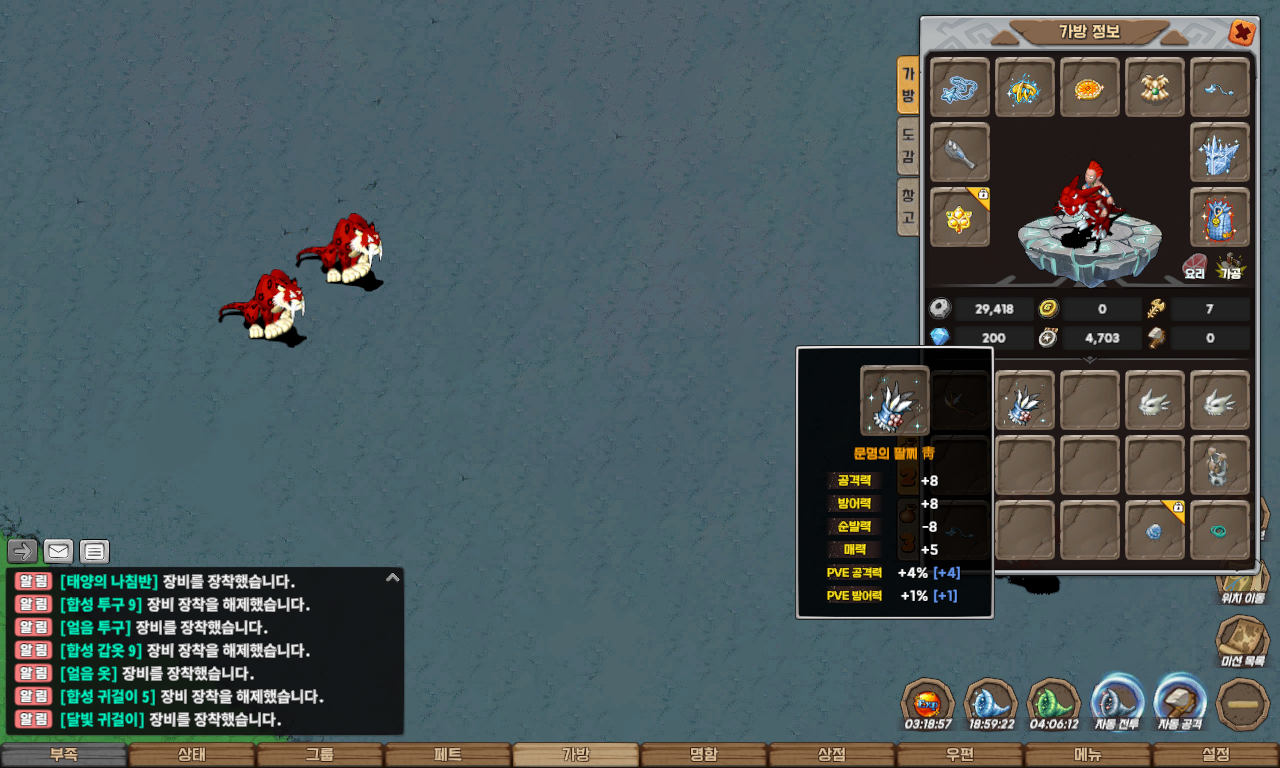Open the 요리 cooking button
The height and width of the screenshot is (768, 1280).
1195,265
